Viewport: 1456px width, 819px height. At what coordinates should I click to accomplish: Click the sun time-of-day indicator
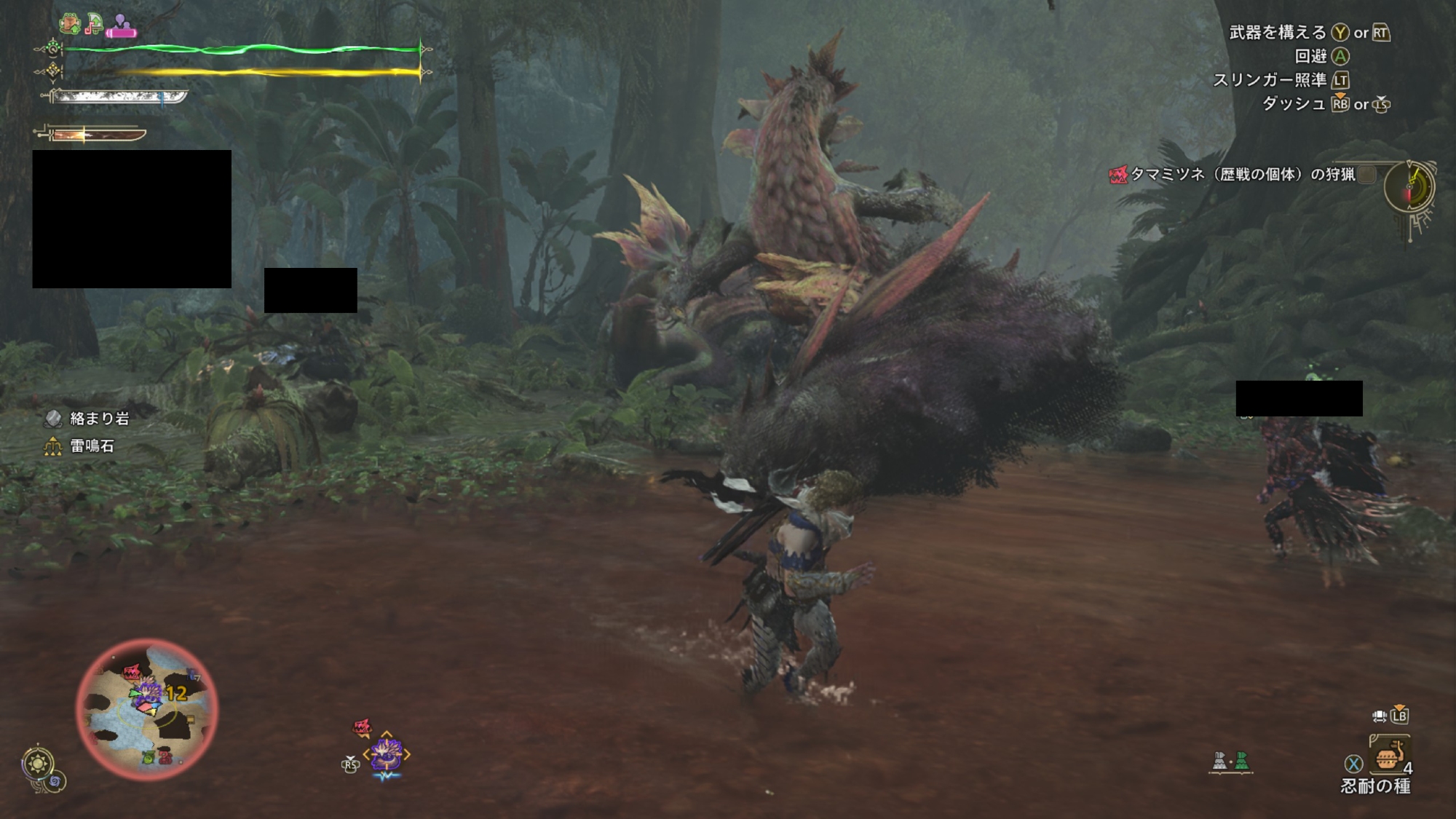point(38,764)
